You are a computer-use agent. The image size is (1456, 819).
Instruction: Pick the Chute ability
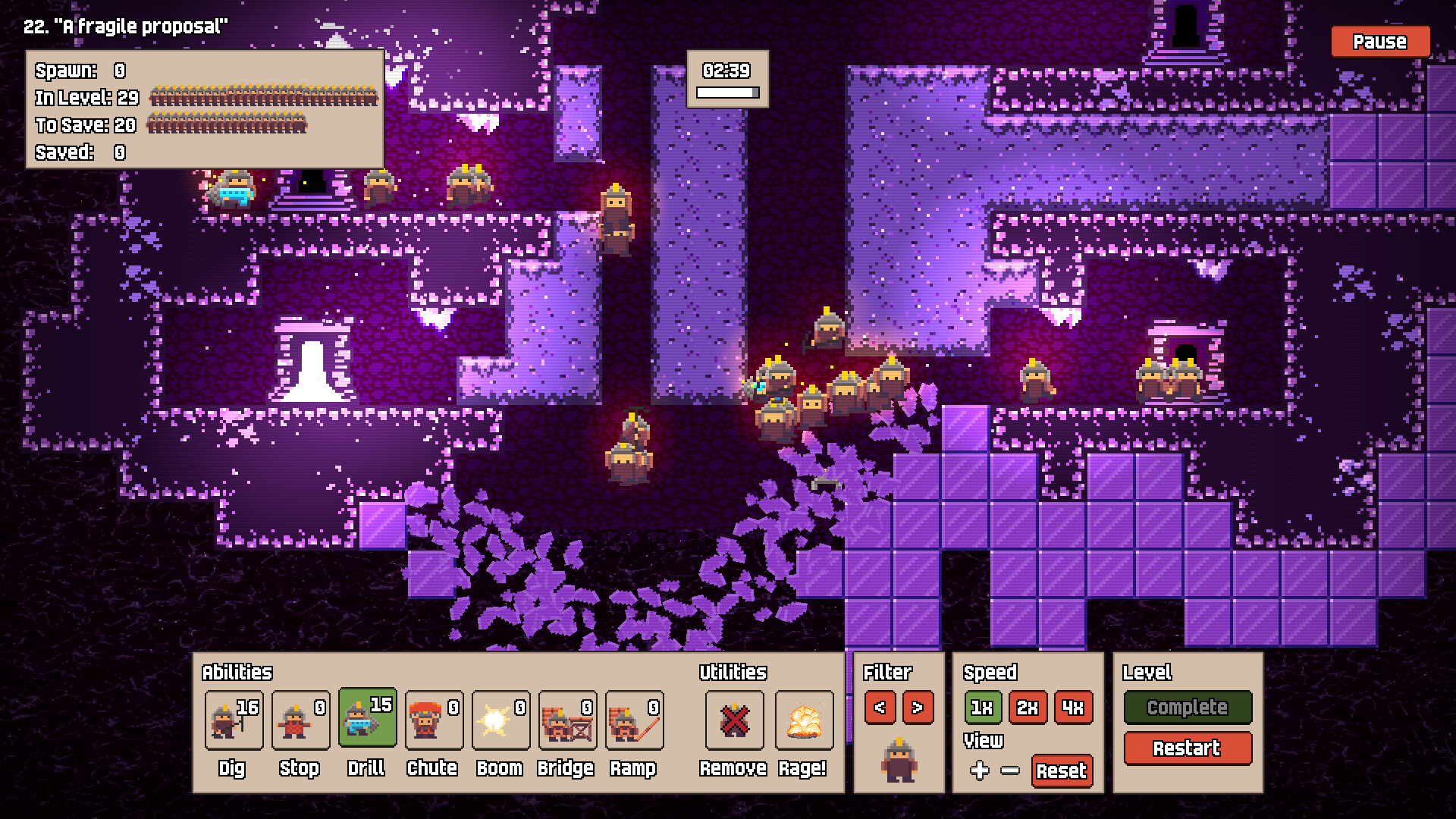click(x=434, y=720)
